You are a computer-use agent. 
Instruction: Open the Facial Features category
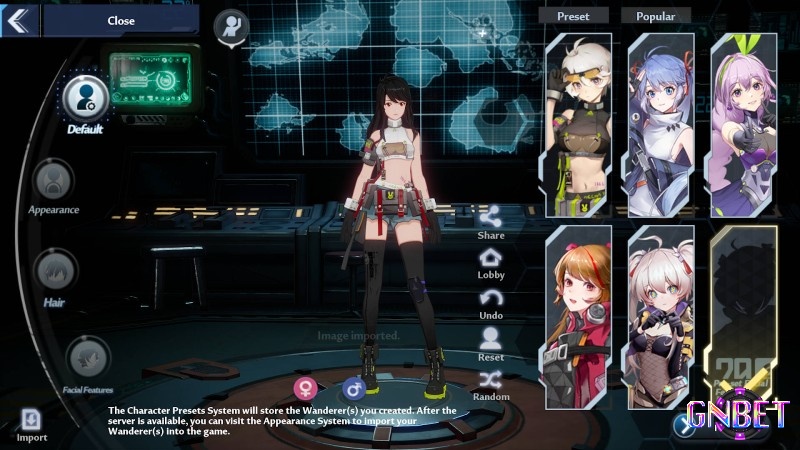[x=89, y=358]
